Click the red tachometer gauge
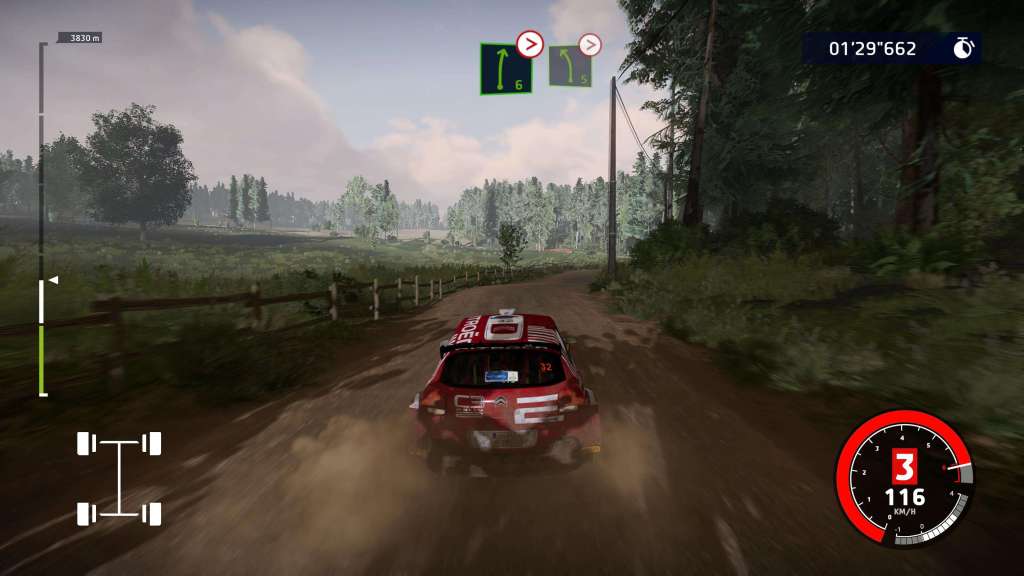This screenshot has height=576, width=1024. click(904, 478)
